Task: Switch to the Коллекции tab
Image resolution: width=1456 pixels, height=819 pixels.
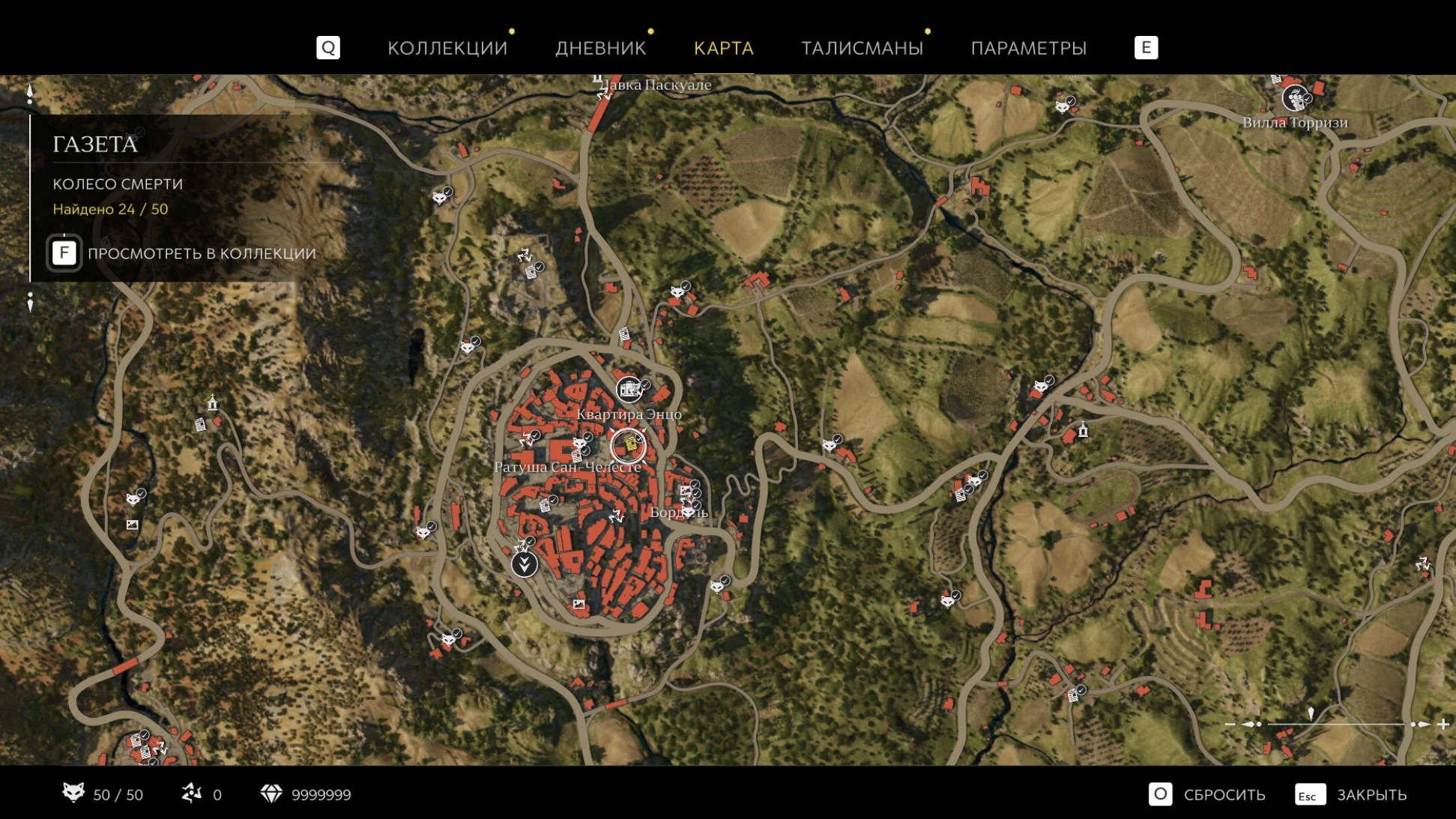Action: click(447, 48)
